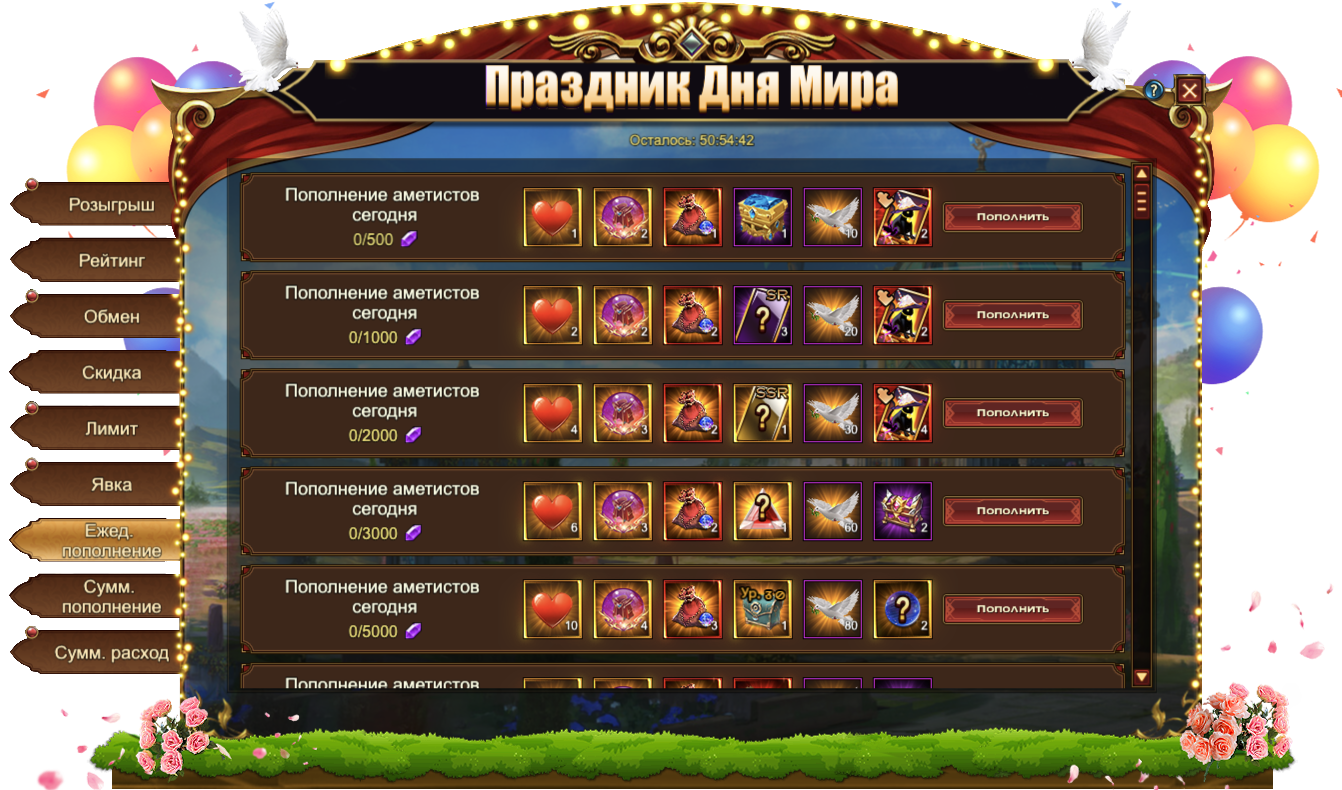The height and width of the screenshot is (790, 1342).
Task: Close the event window
Action: point(1189,91)
